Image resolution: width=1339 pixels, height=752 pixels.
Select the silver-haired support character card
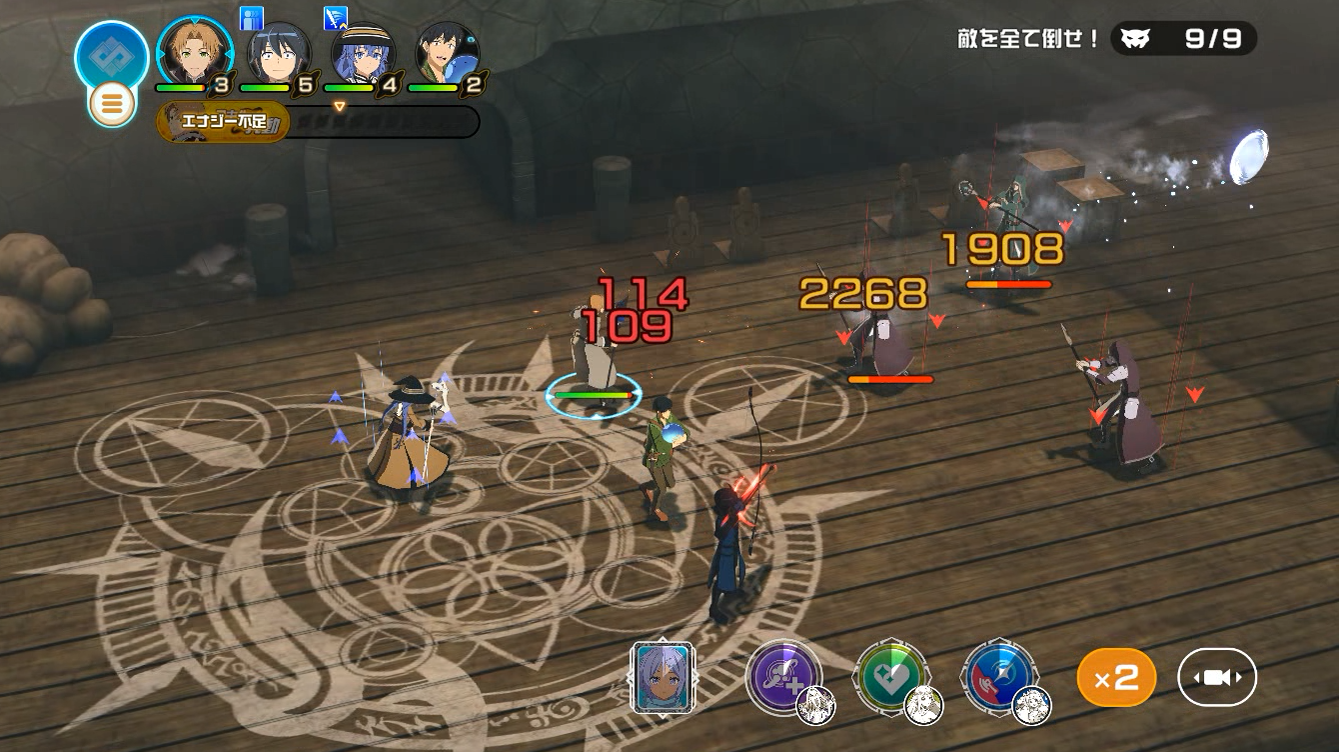click(x=662, y=677)
